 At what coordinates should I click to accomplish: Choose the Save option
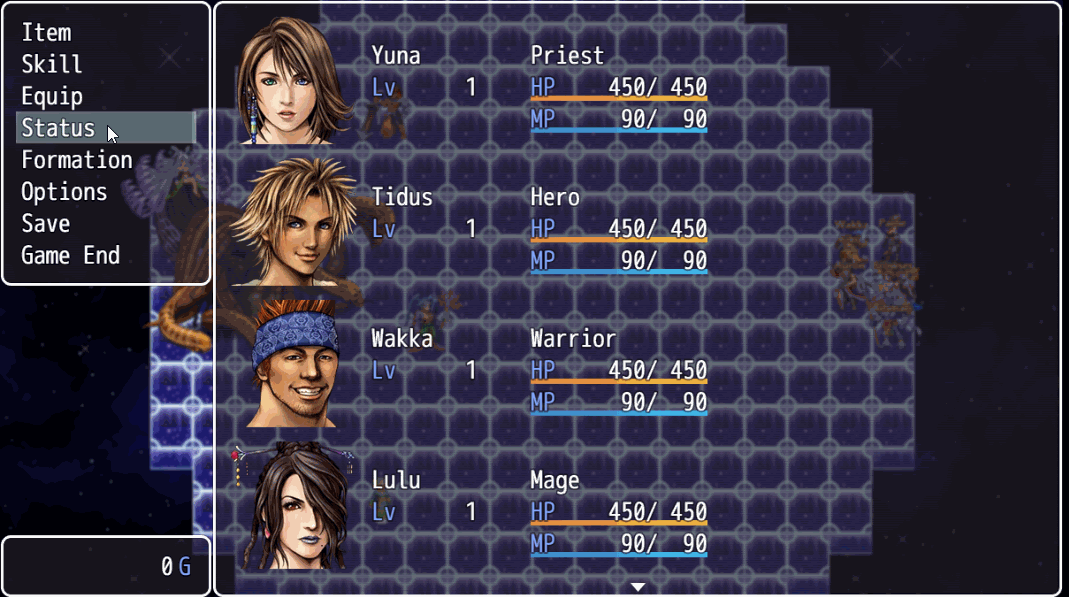pos(46,224)
